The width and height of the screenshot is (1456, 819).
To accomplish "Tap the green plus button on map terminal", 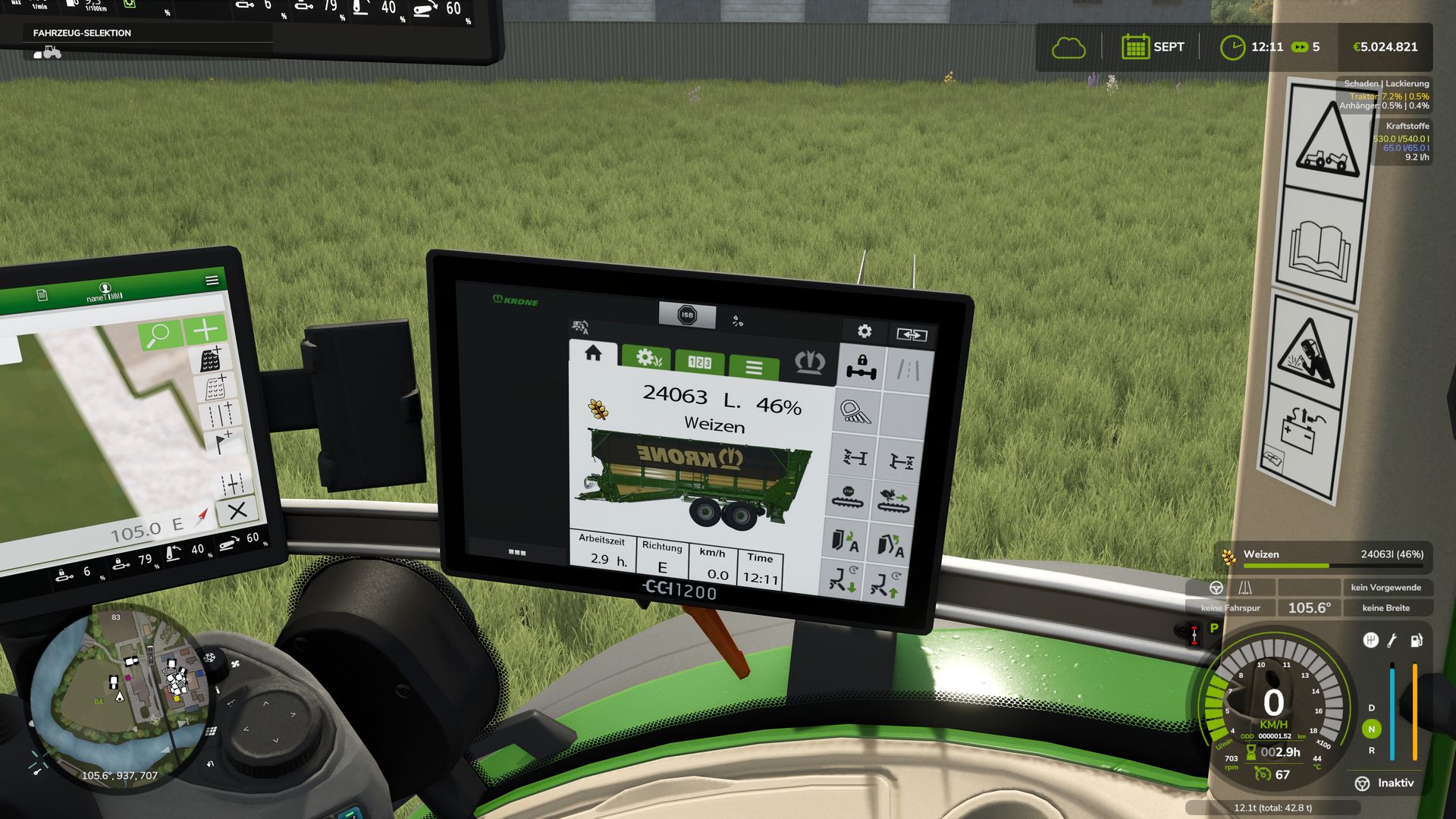I will [206, 329].
